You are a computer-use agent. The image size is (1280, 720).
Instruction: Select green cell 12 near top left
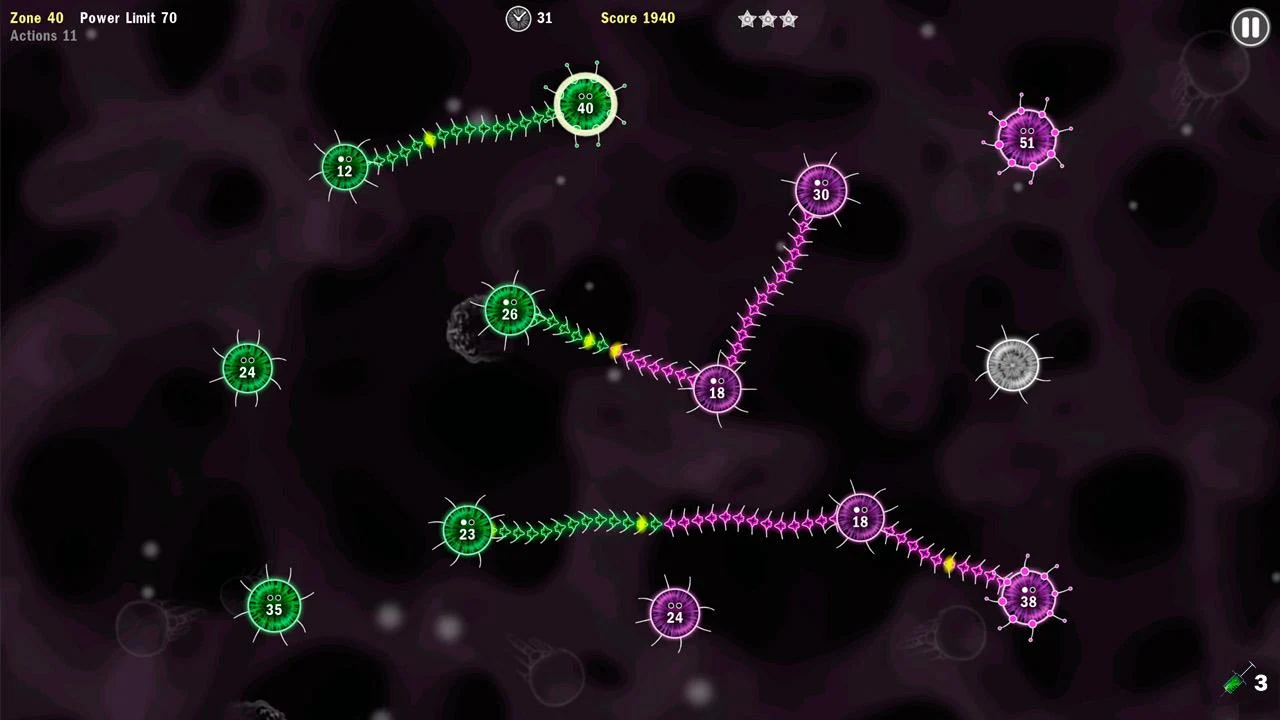pos(344,169)
